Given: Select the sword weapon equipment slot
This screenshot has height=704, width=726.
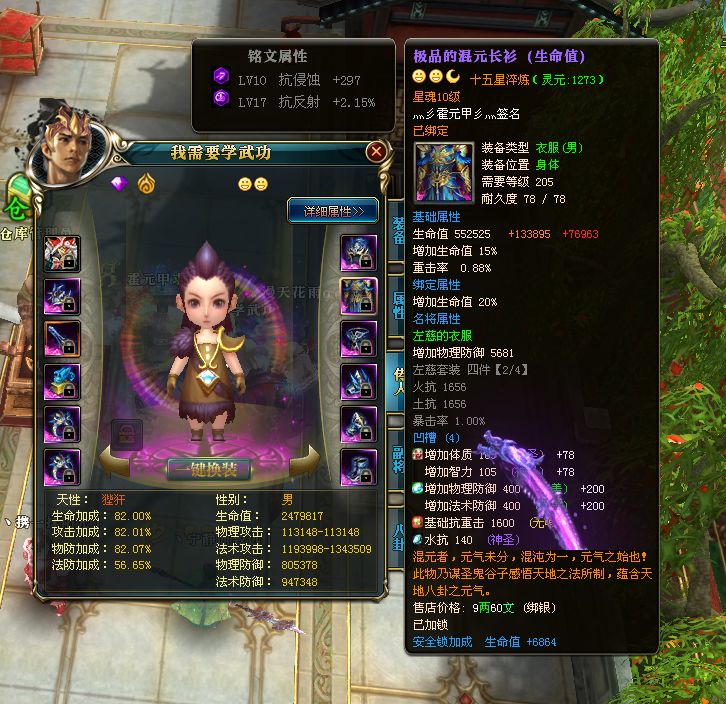Looking at the screenshot, I should pos(62,339).
